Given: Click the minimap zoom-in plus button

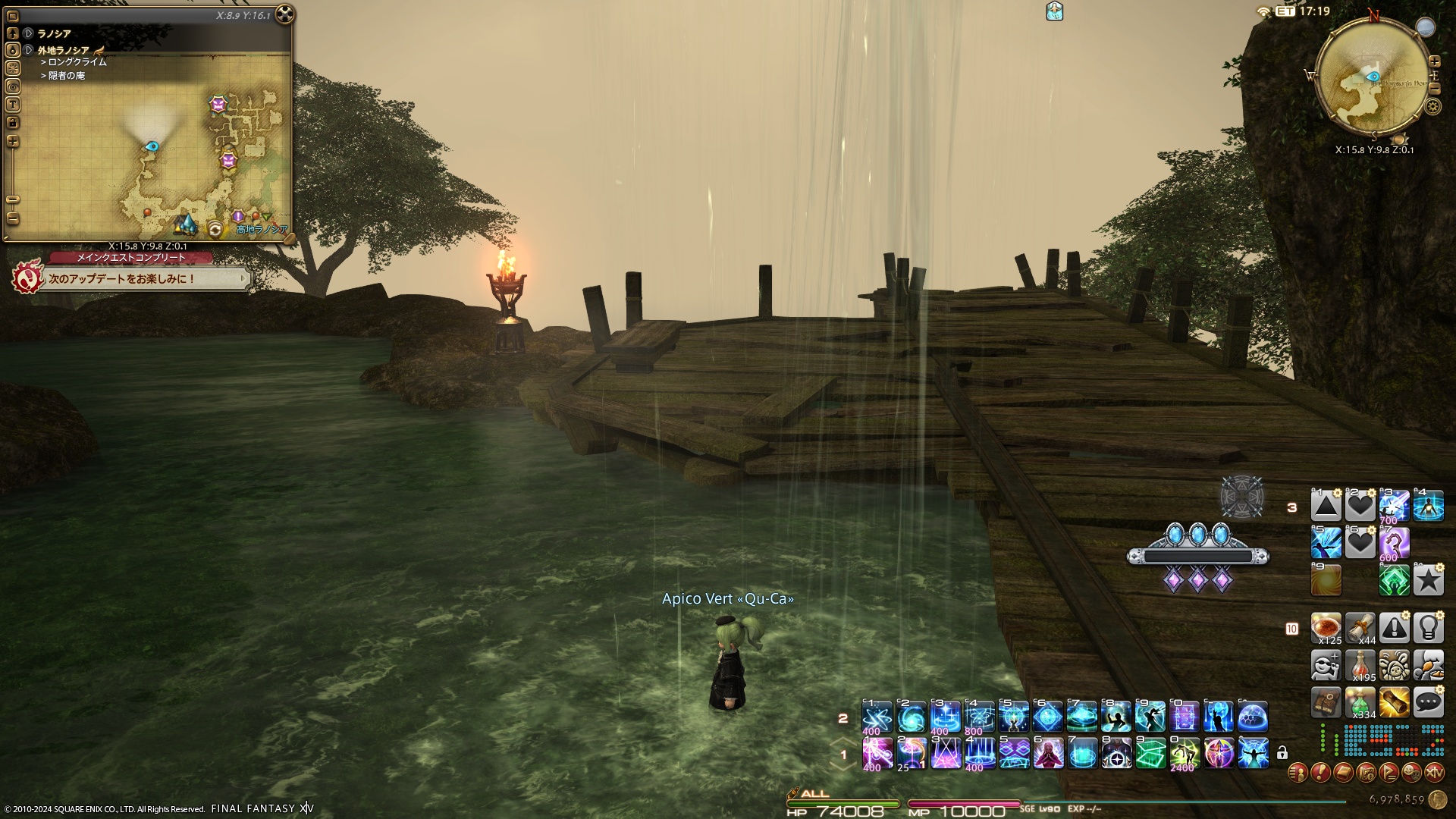Looking at the screenshot, I should click(1434, 61).
